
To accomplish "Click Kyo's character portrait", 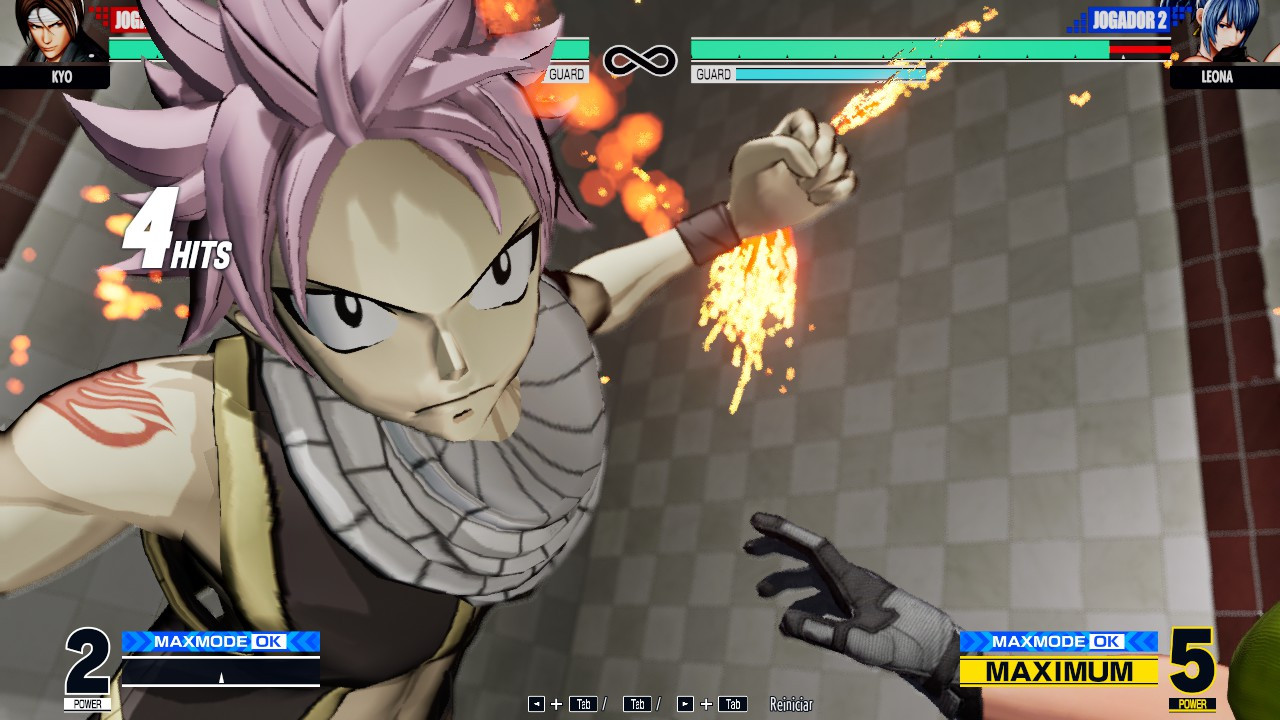I will click(x=50, y=32).
